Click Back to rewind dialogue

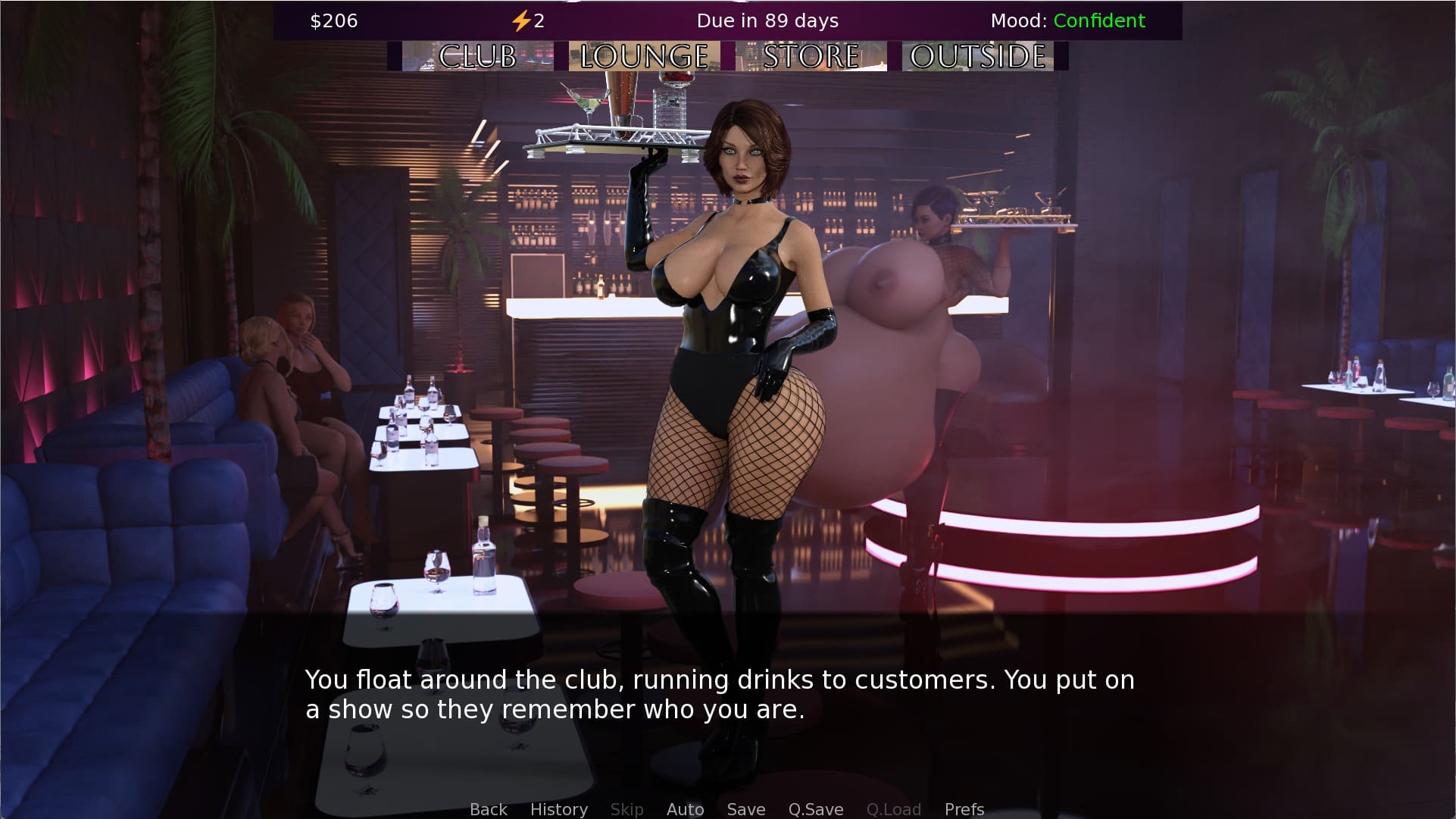(x=489, y=809)
